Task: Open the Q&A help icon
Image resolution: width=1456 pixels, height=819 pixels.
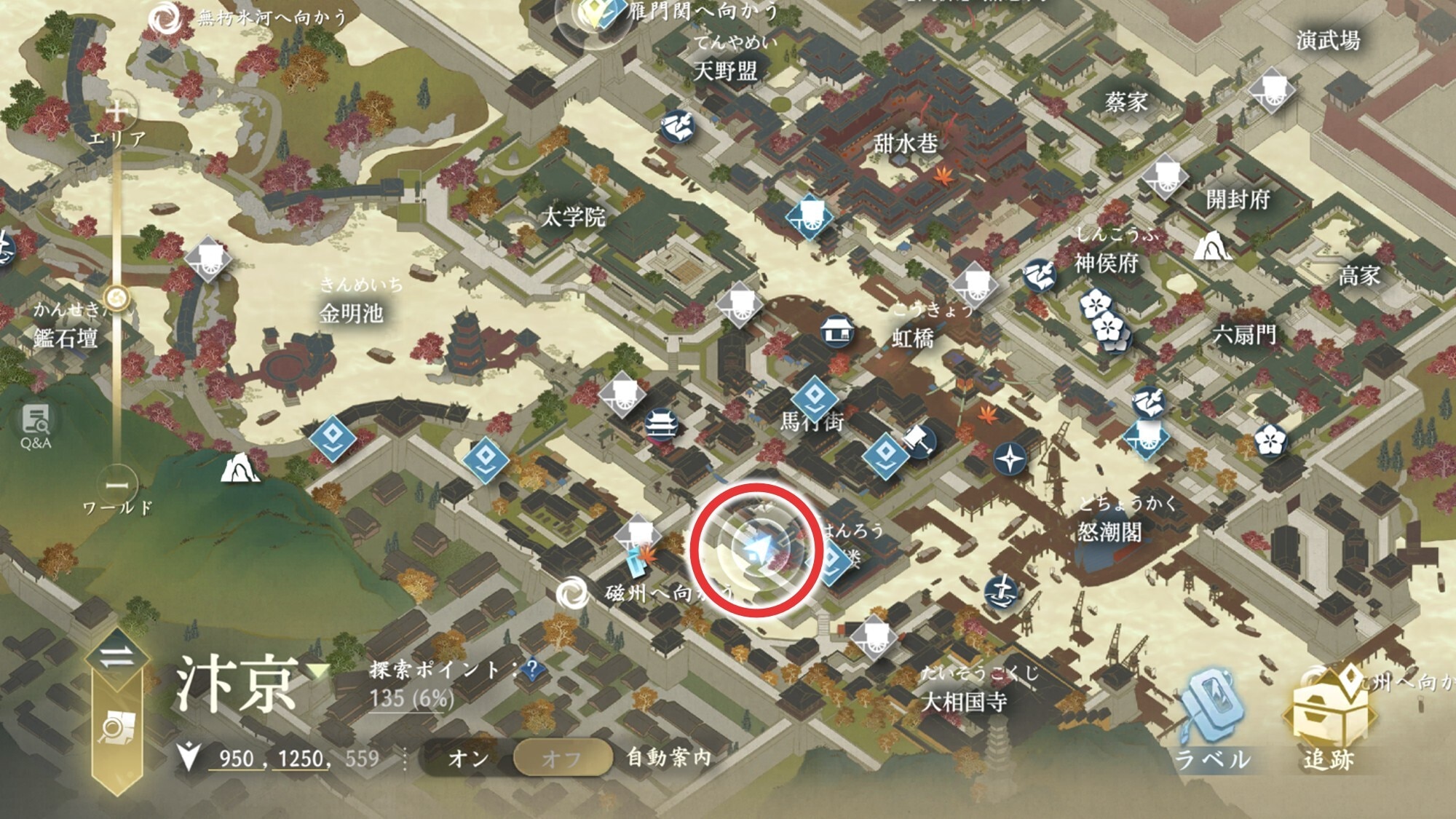Action: click(35, 424)
